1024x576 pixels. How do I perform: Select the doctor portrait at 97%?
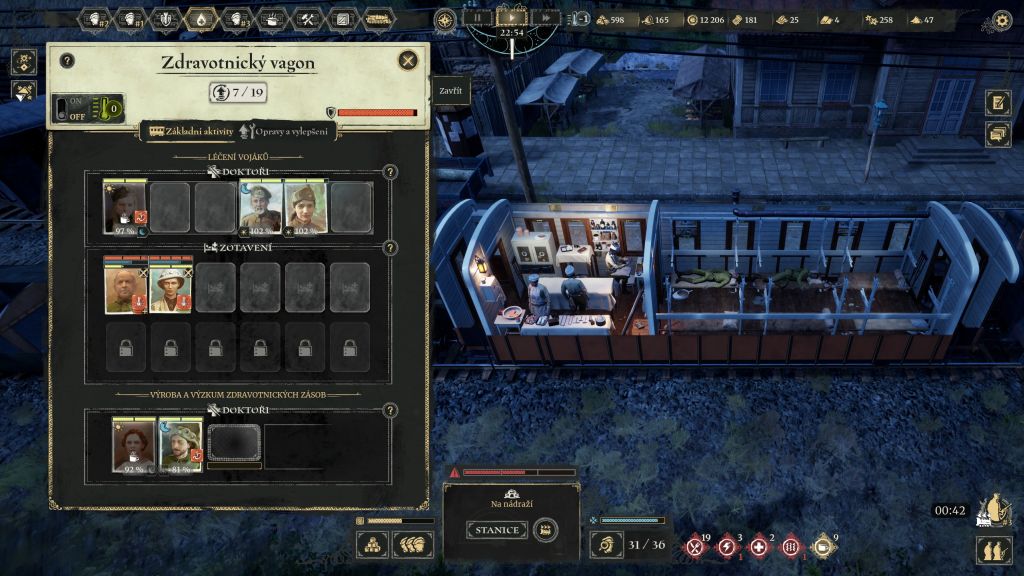click(x=125, y=207)
